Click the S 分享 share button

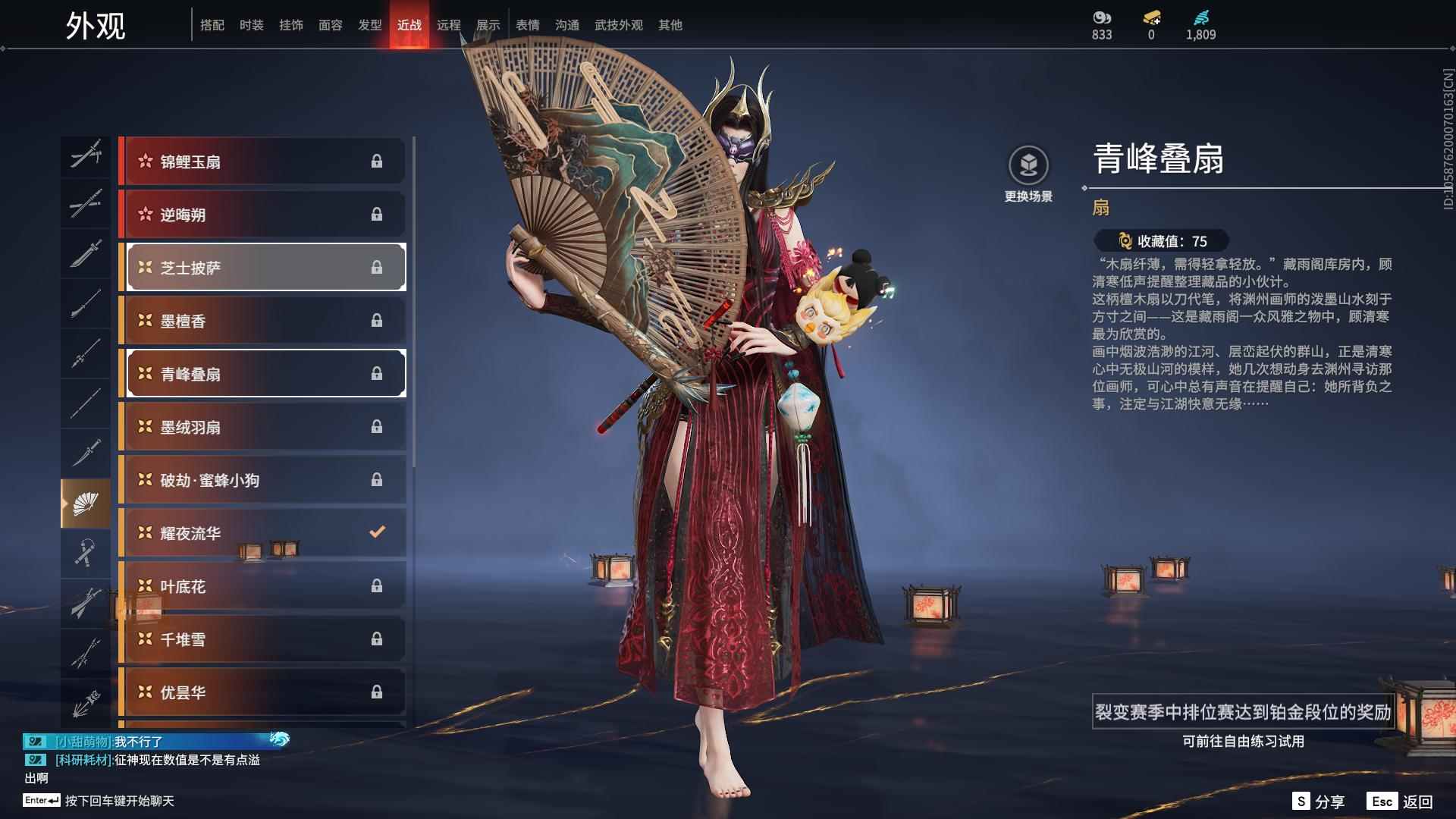[1319, 800]
